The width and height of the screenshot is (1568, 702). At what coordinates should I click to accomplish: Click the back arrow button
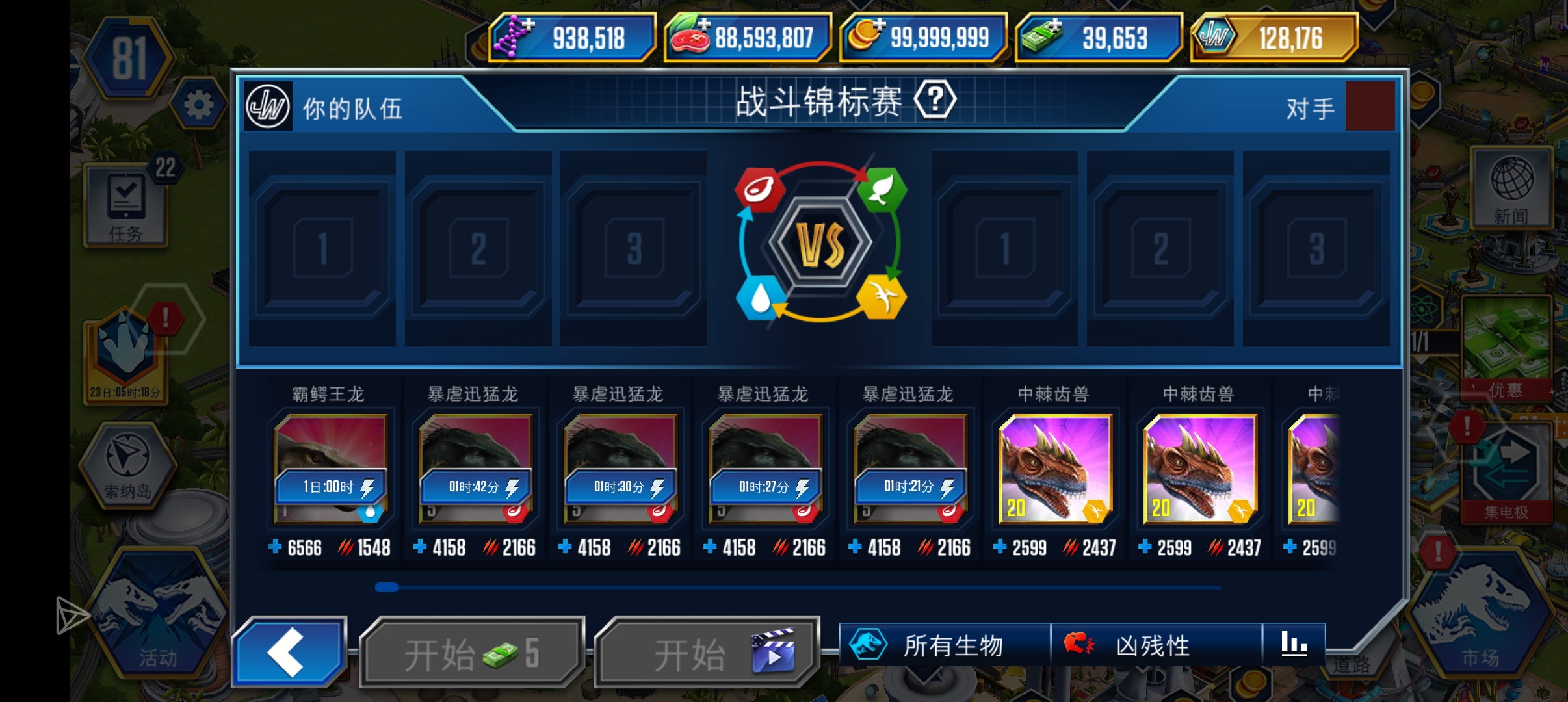pos(291,650)
